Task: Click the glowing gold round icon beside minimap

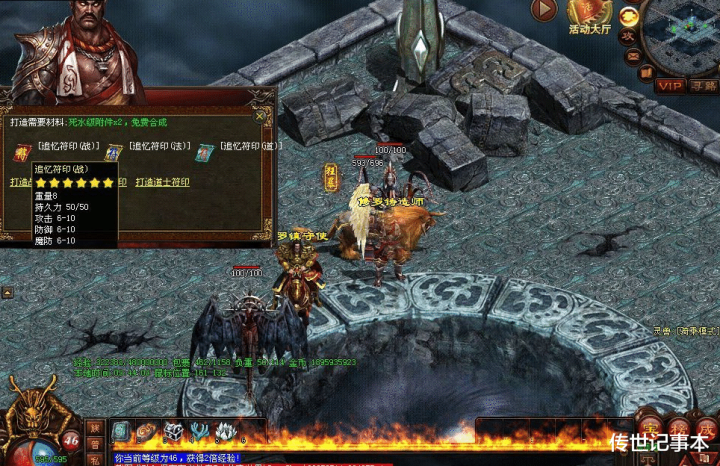Action: (x=629, y=16)
